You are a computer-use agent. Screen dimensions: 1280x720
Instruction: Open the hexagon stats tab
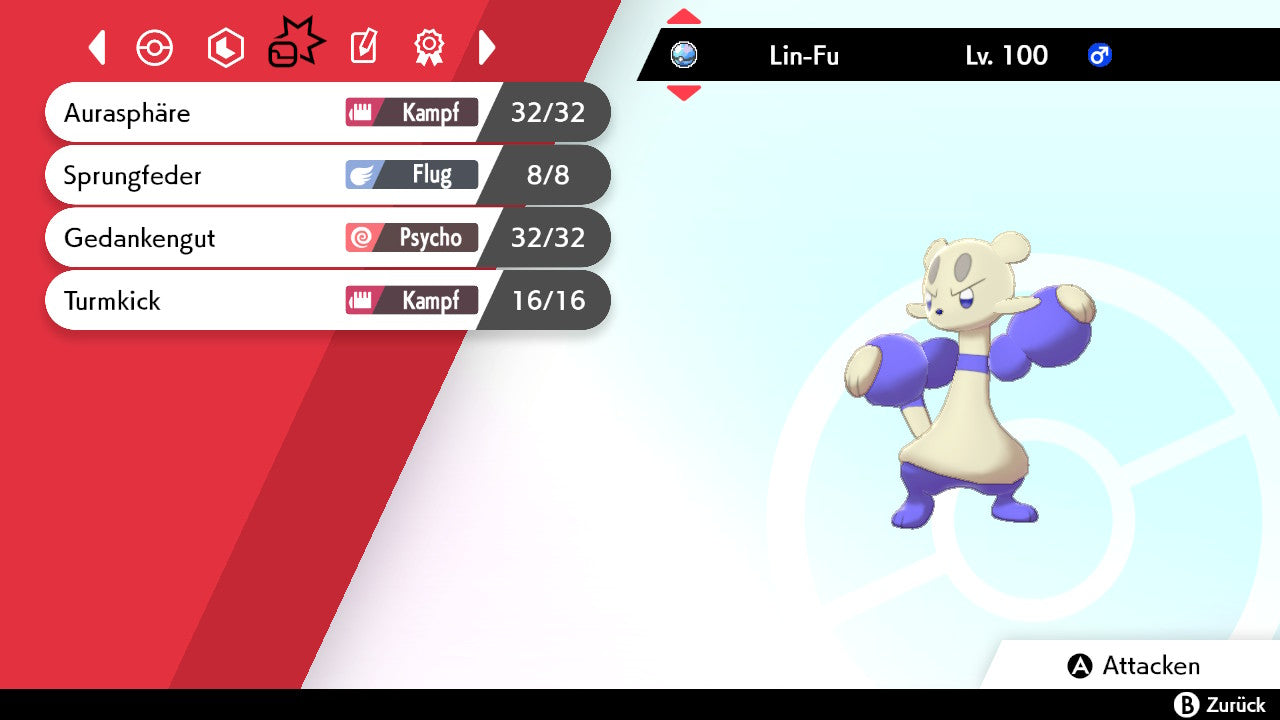[x=225, y=48]
